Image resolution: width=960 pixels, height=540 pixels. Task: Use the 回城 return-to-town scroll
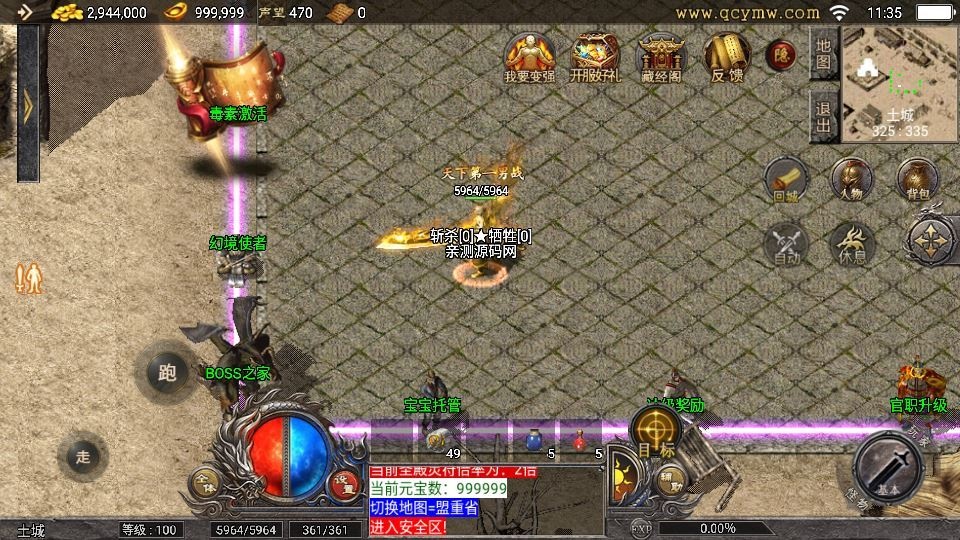coord(786,181)
